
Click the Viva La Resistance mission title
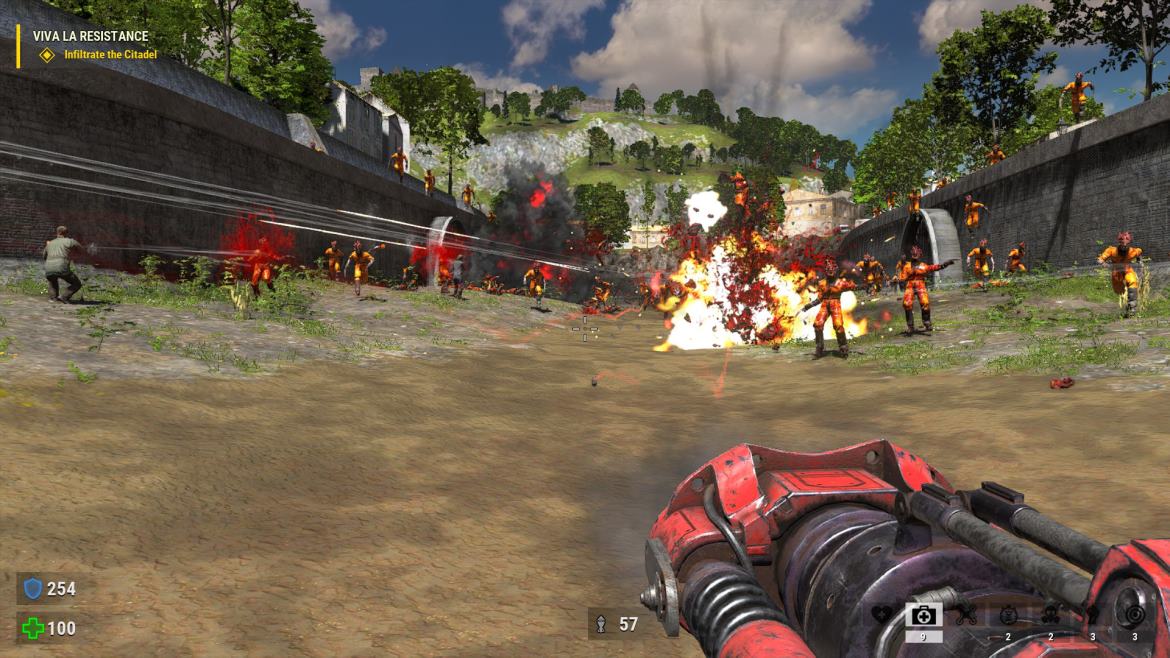coord(90,36)
